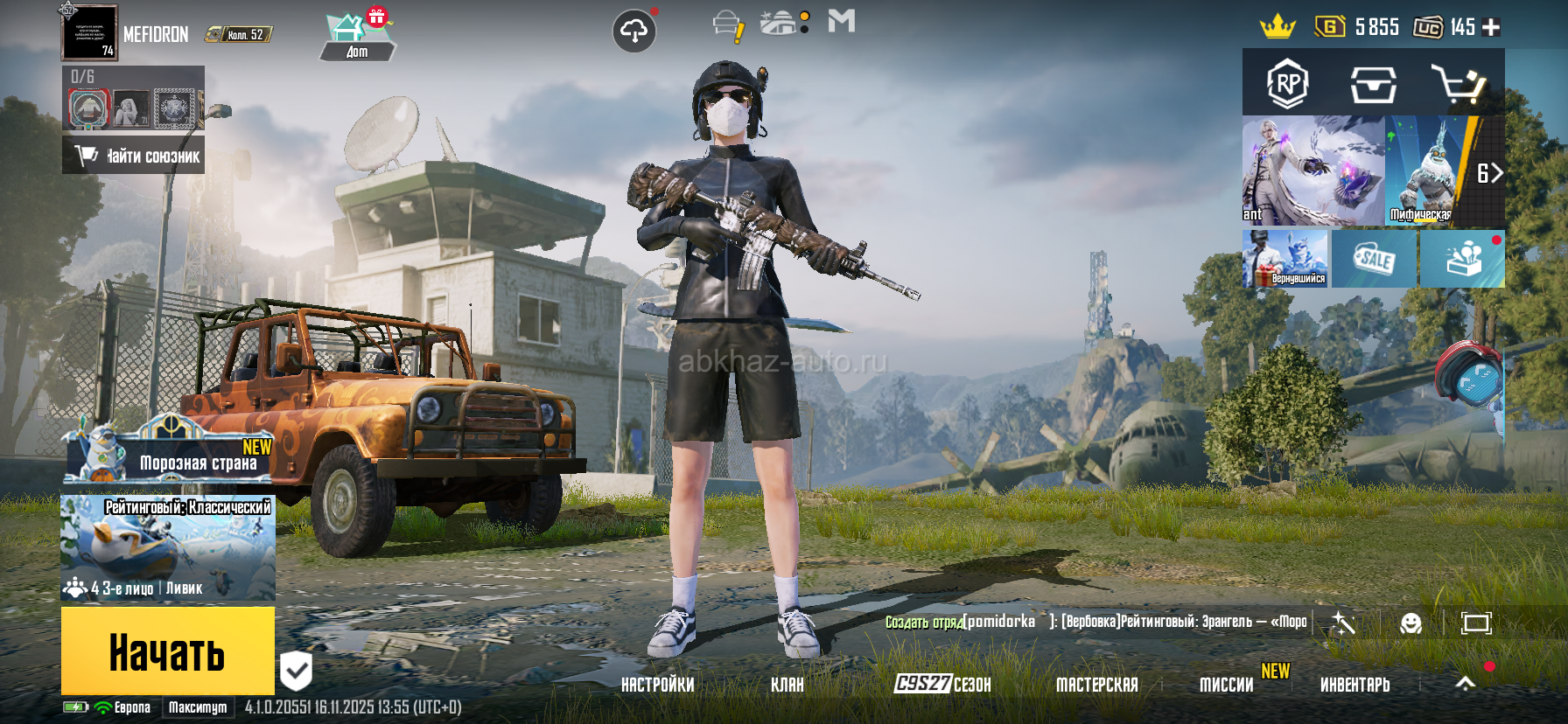
Task: Open the MEFIDRON player profile avatar
Action: coord(89,32)
